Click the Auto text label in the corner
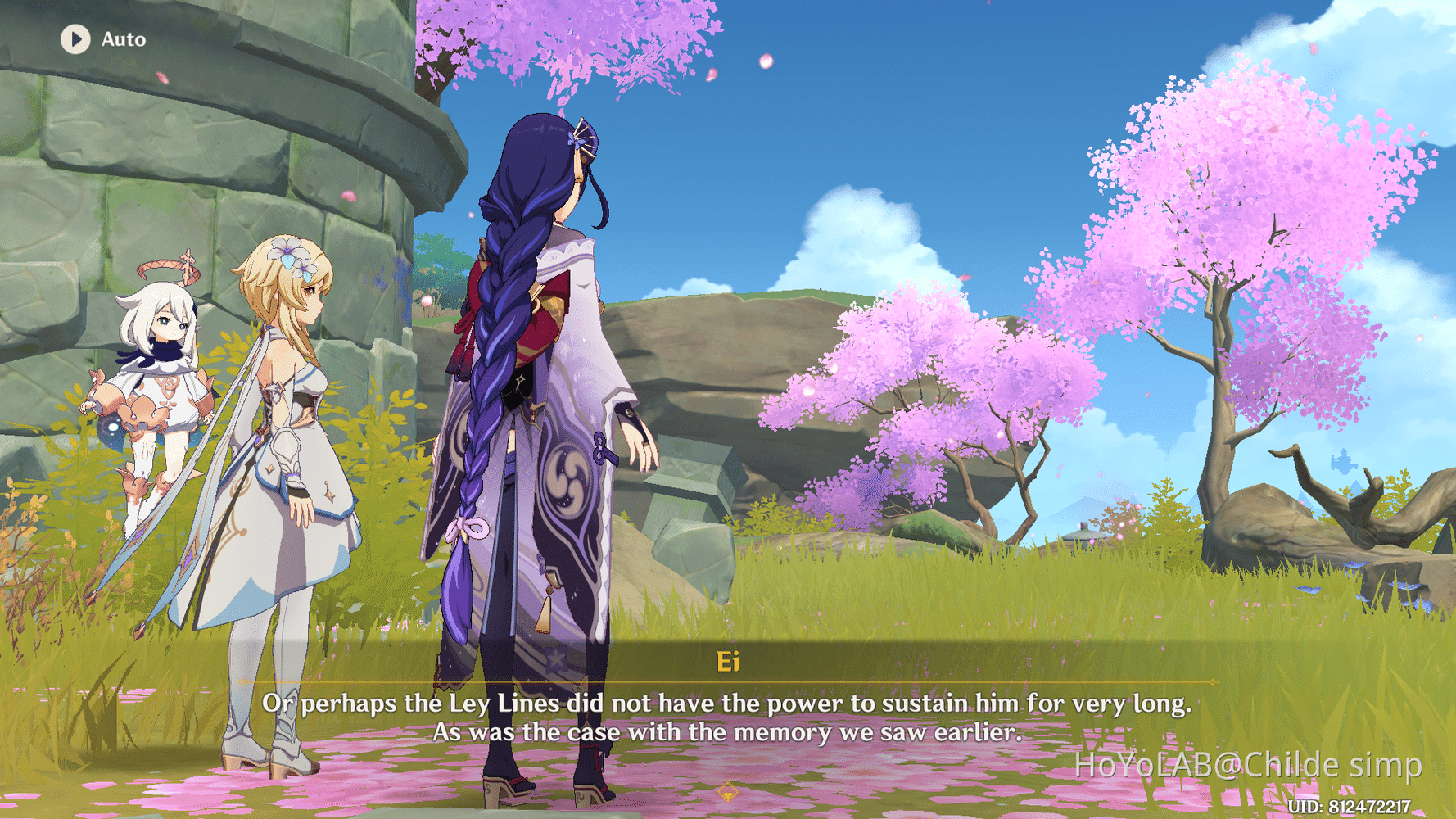The width and height of the screenshot is (1456, 819). (122, 38)
